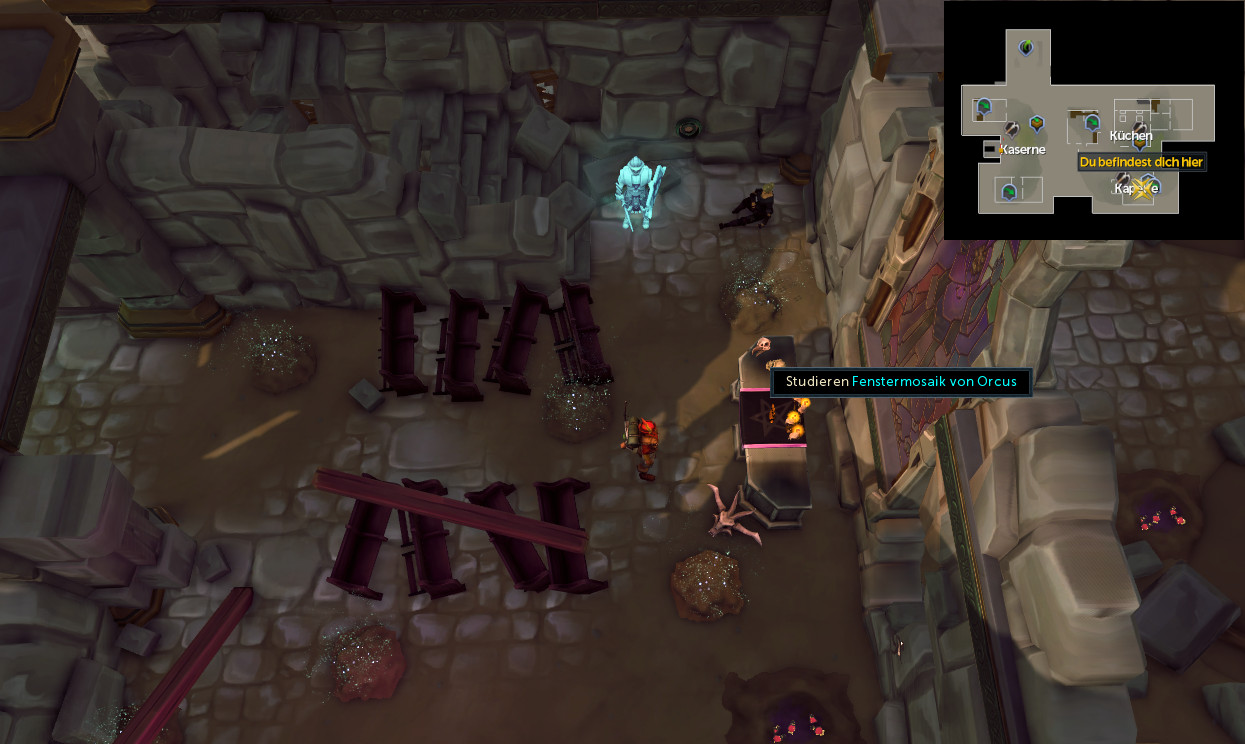
Task: Choose the pickaxe excavation marker beside Kaserne
Action: pos(1012,129)
